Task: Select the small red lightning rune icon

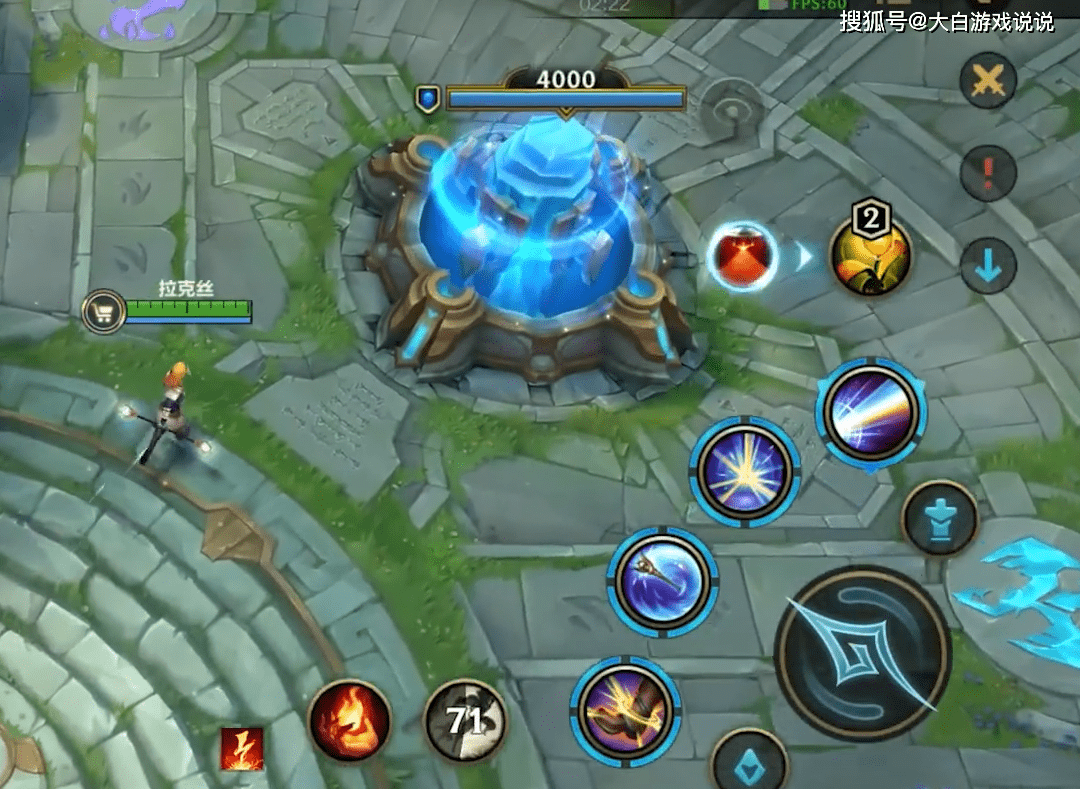Action: point(242,749)
